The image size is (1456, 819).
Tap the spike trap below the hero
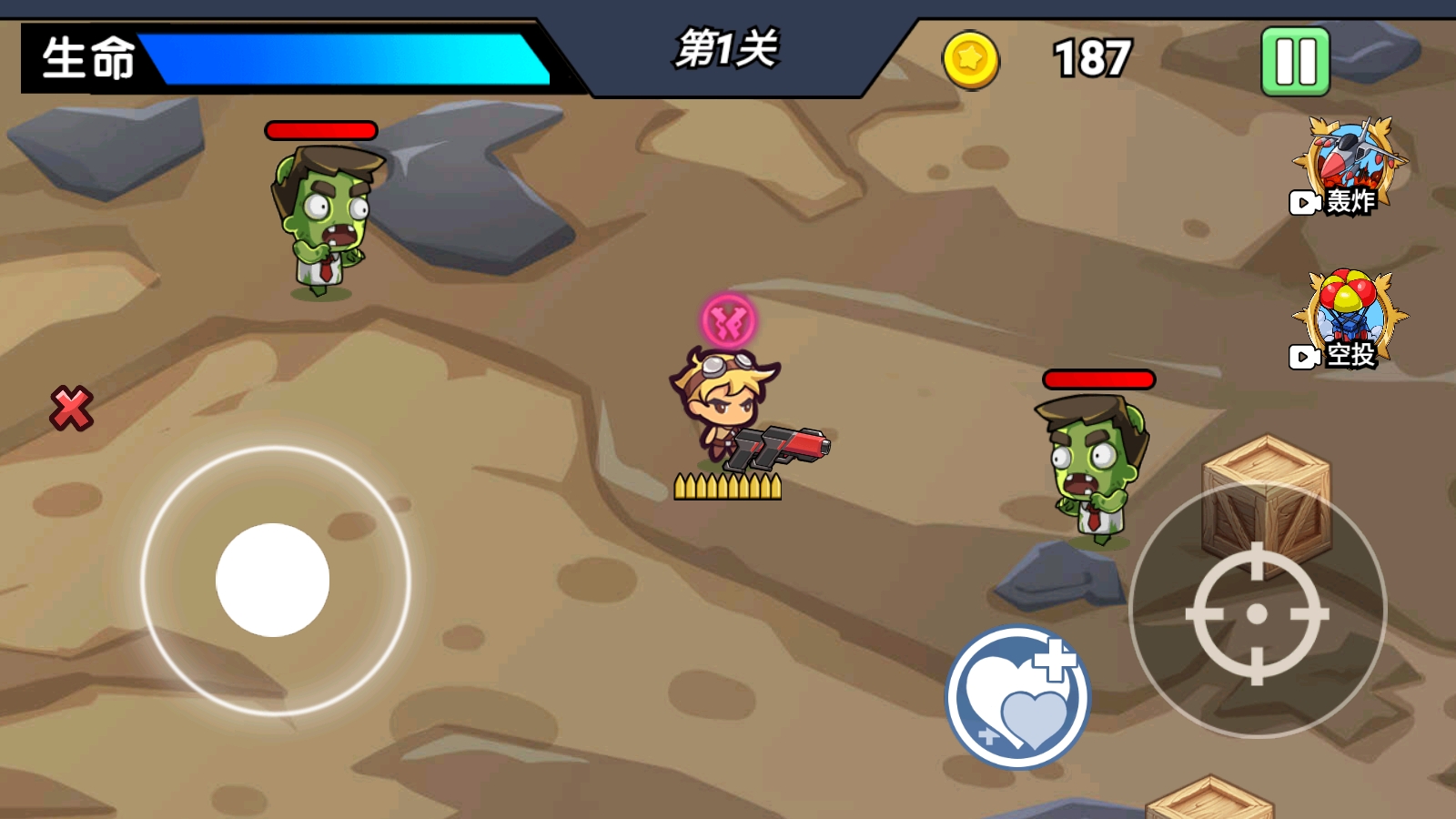click(x=728, y=485)
